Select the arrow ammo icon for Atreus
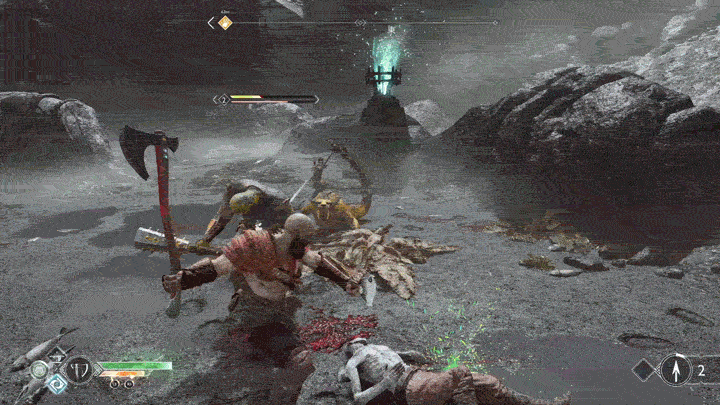This screenshot has height=405, width=720. 675,370
